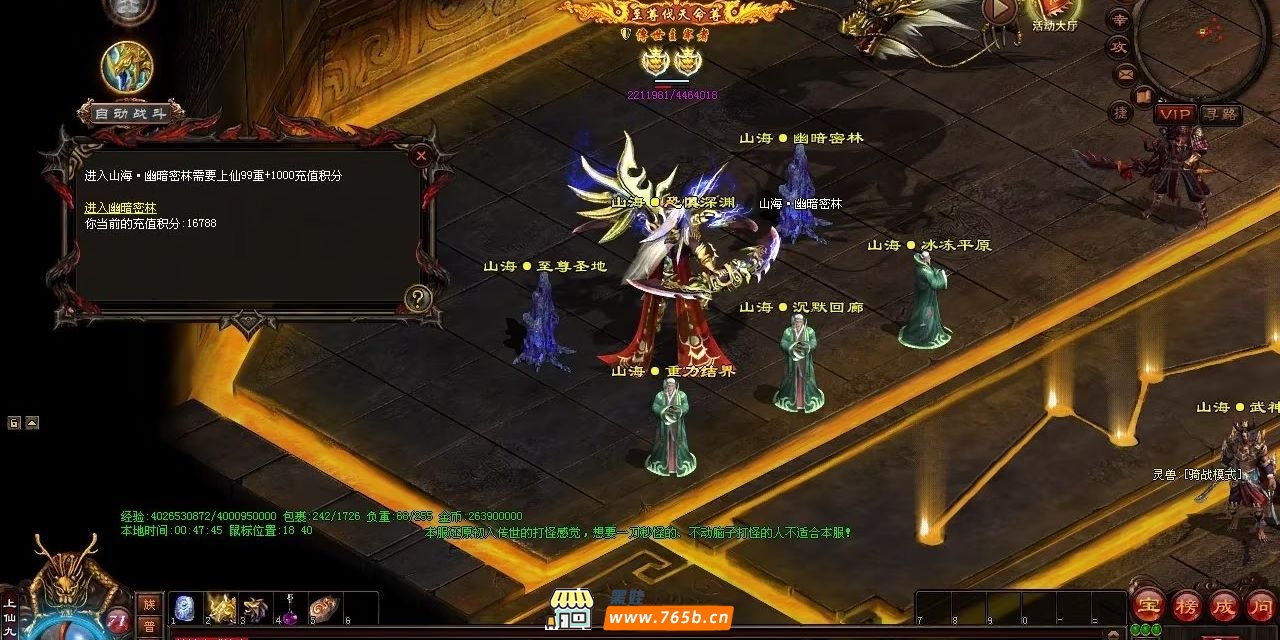Close the dungeon entry dialog
The height and width of the screenshot is (640, 1280).
coord(421,155)
